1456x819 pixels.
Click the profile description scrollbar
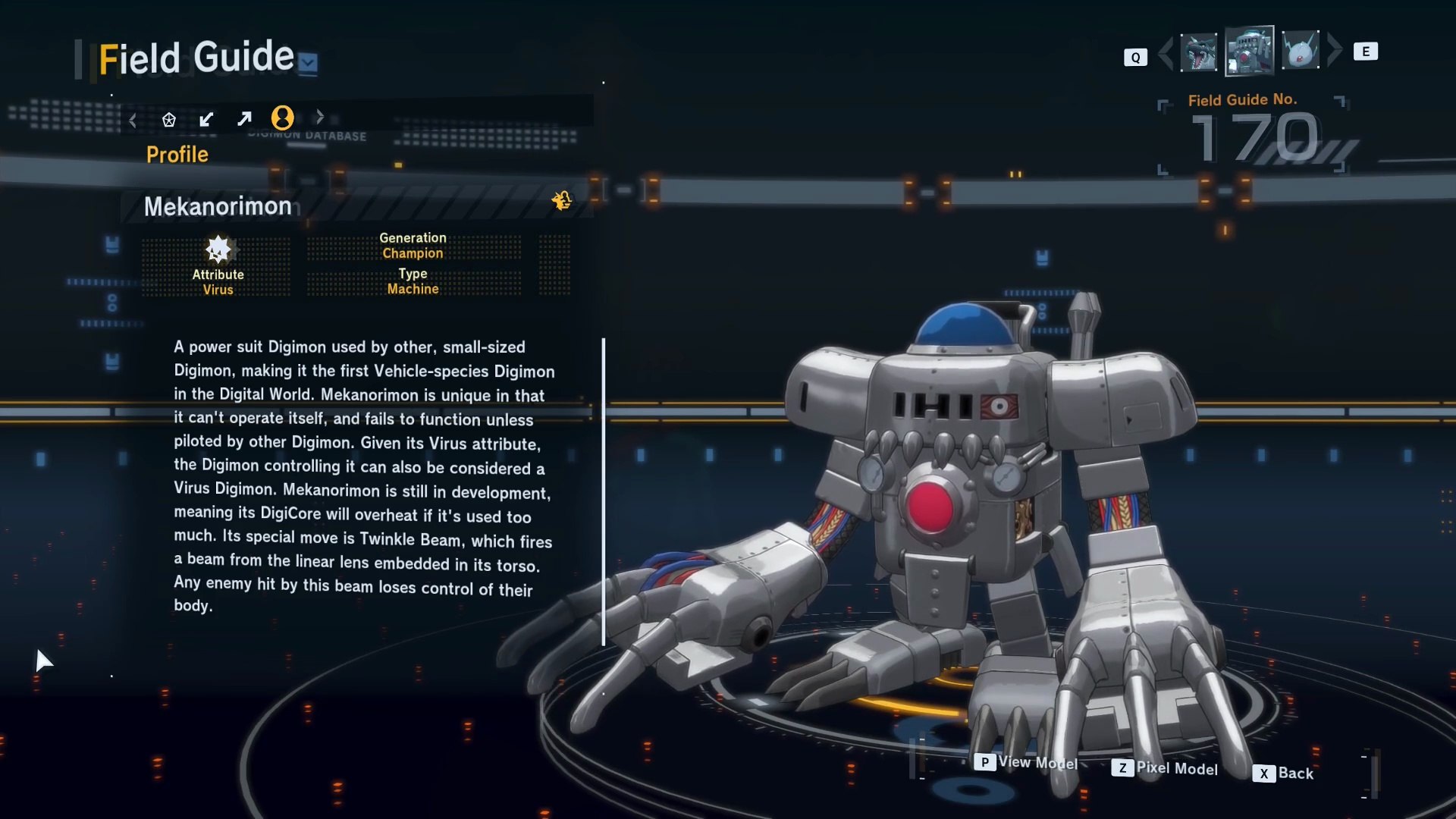tap(604, 491)
